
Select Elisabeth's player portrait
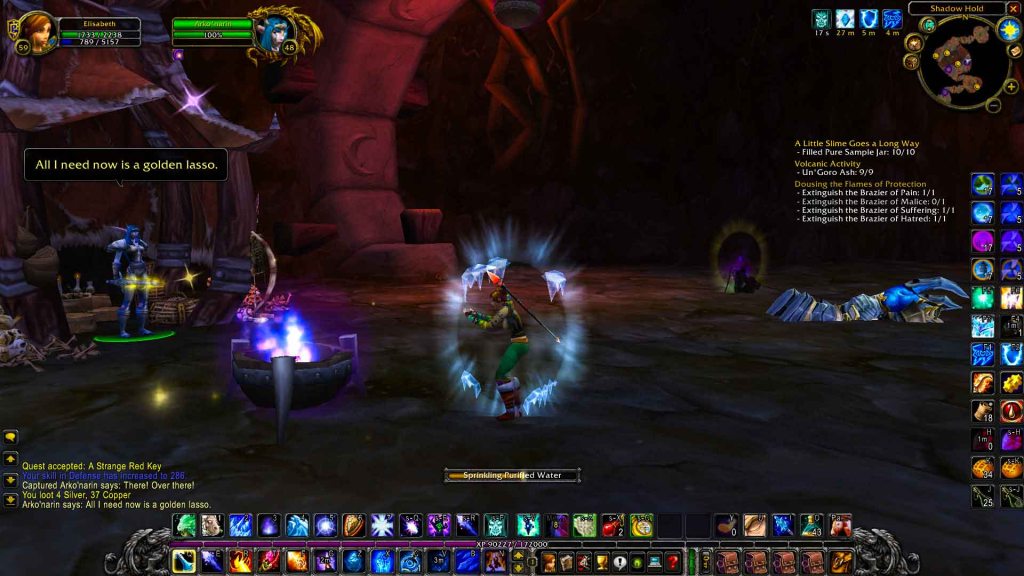[37, 30]
